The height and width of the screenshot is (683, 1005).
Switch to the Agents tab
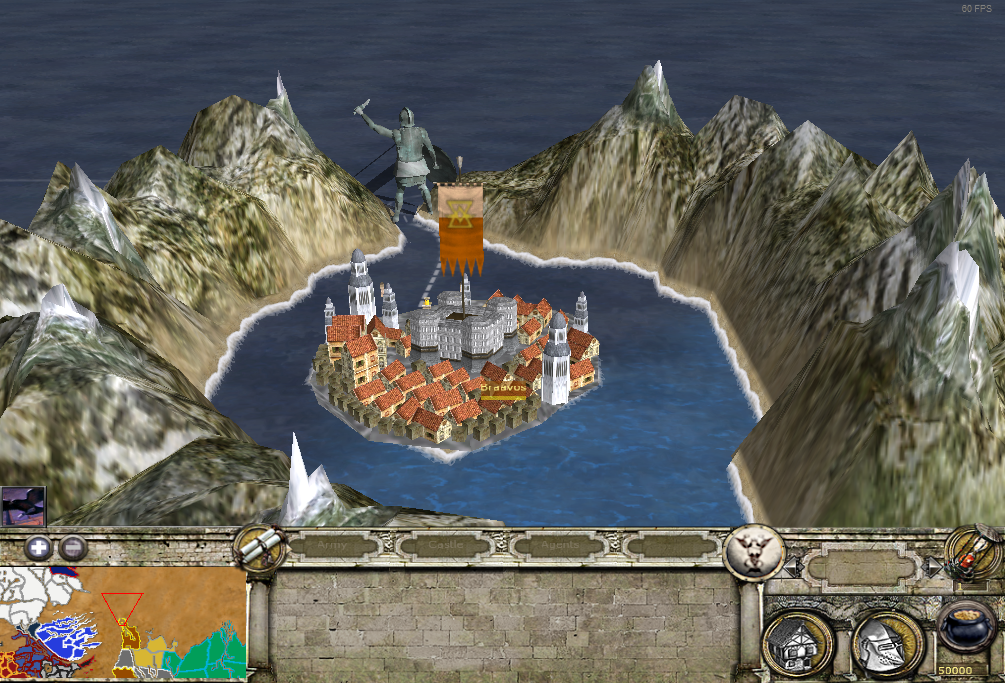[556, 546]
